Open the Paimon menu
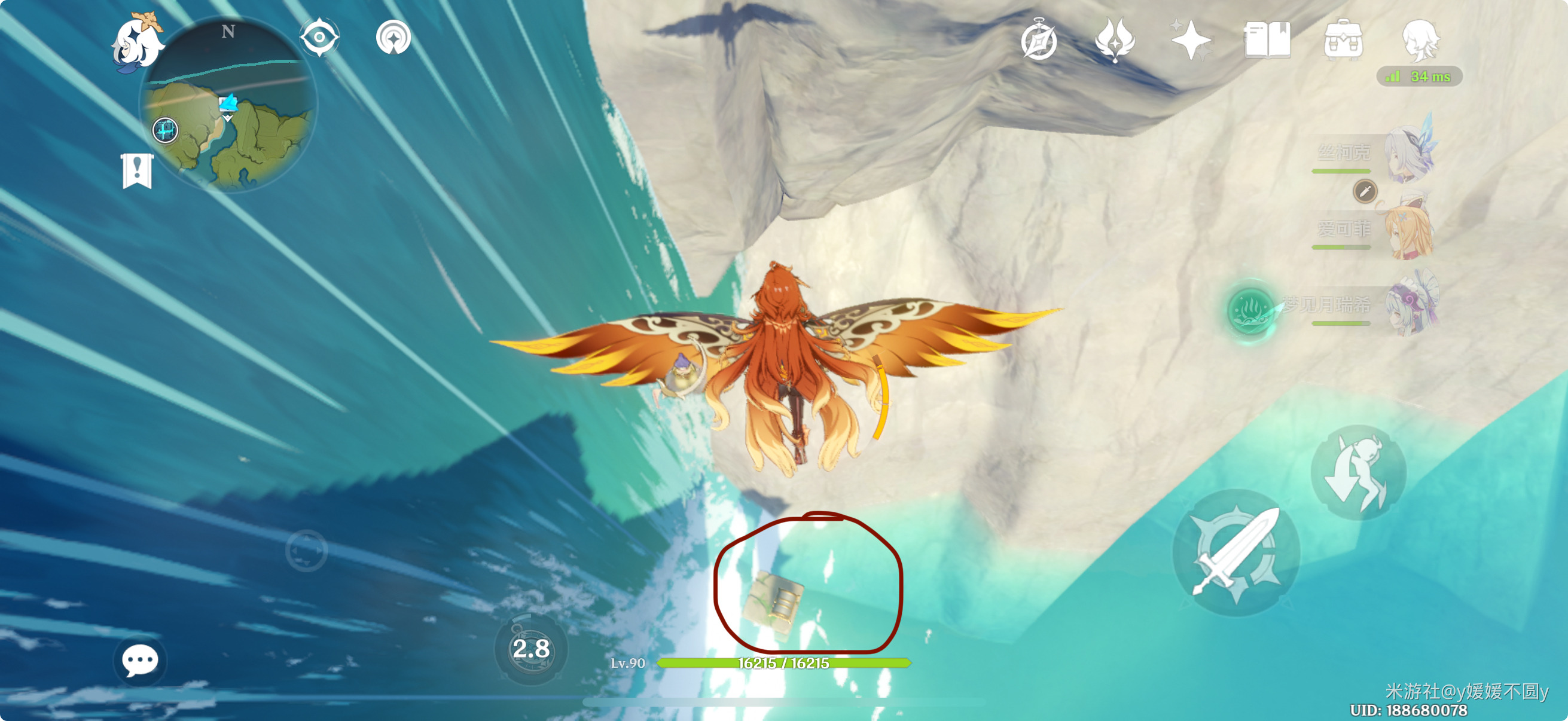This screenshot has width=1568, height=721. point(137,41)
